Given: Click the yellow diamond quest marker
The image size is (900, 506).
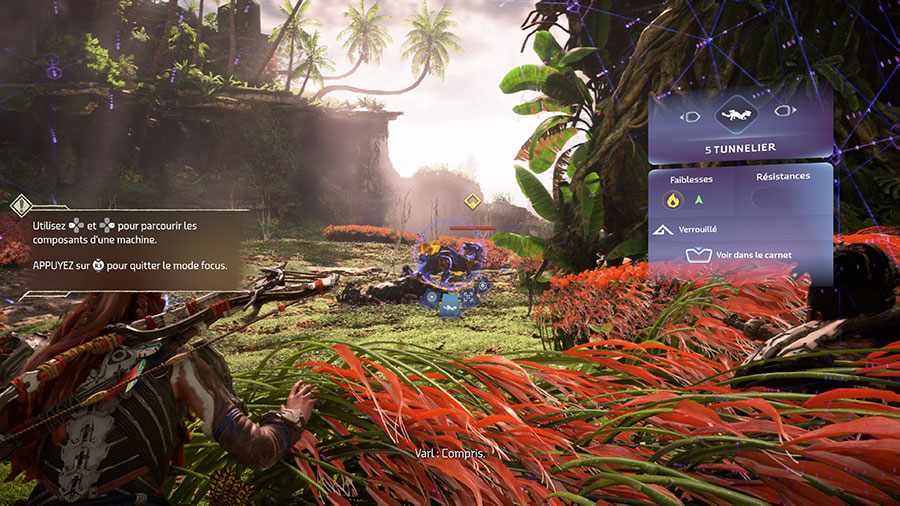Looking at the screenshot, I should pyautogui.click(x=472, y=201).
